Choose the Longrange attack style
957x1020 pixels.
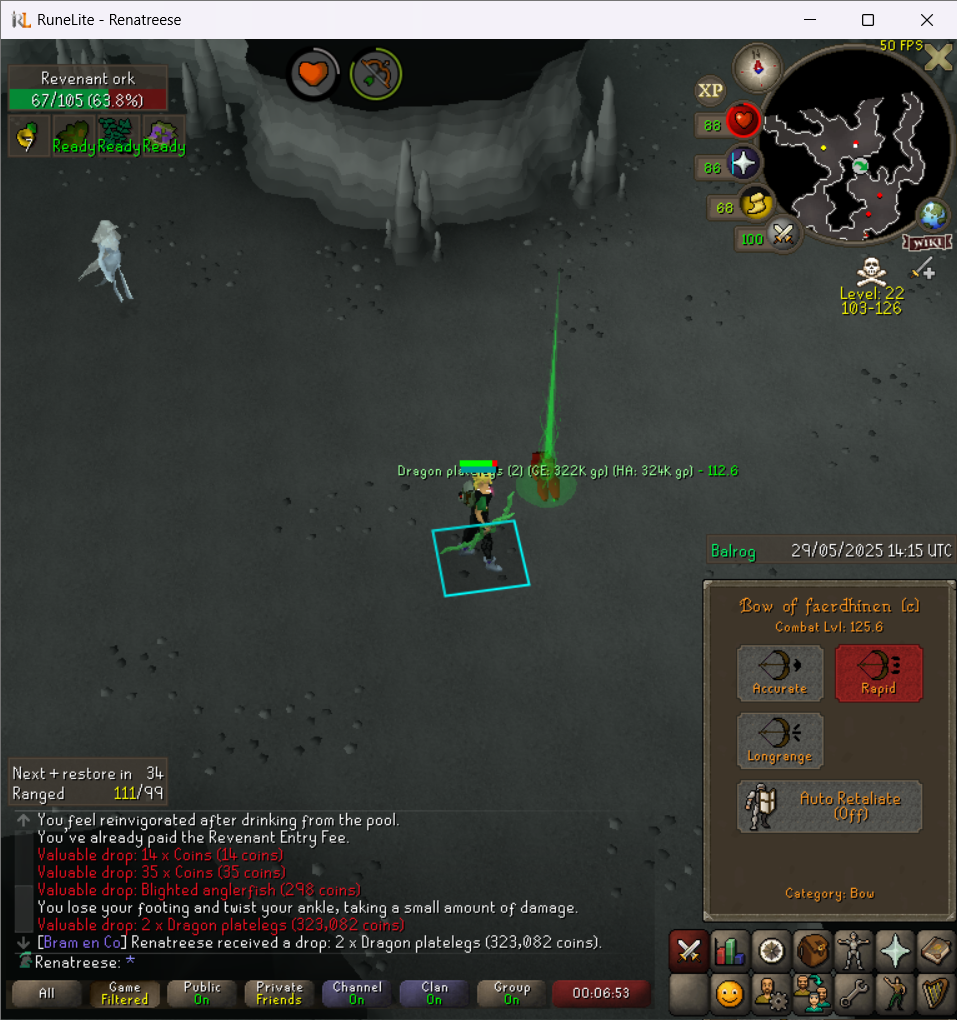(x=780, y=741)
